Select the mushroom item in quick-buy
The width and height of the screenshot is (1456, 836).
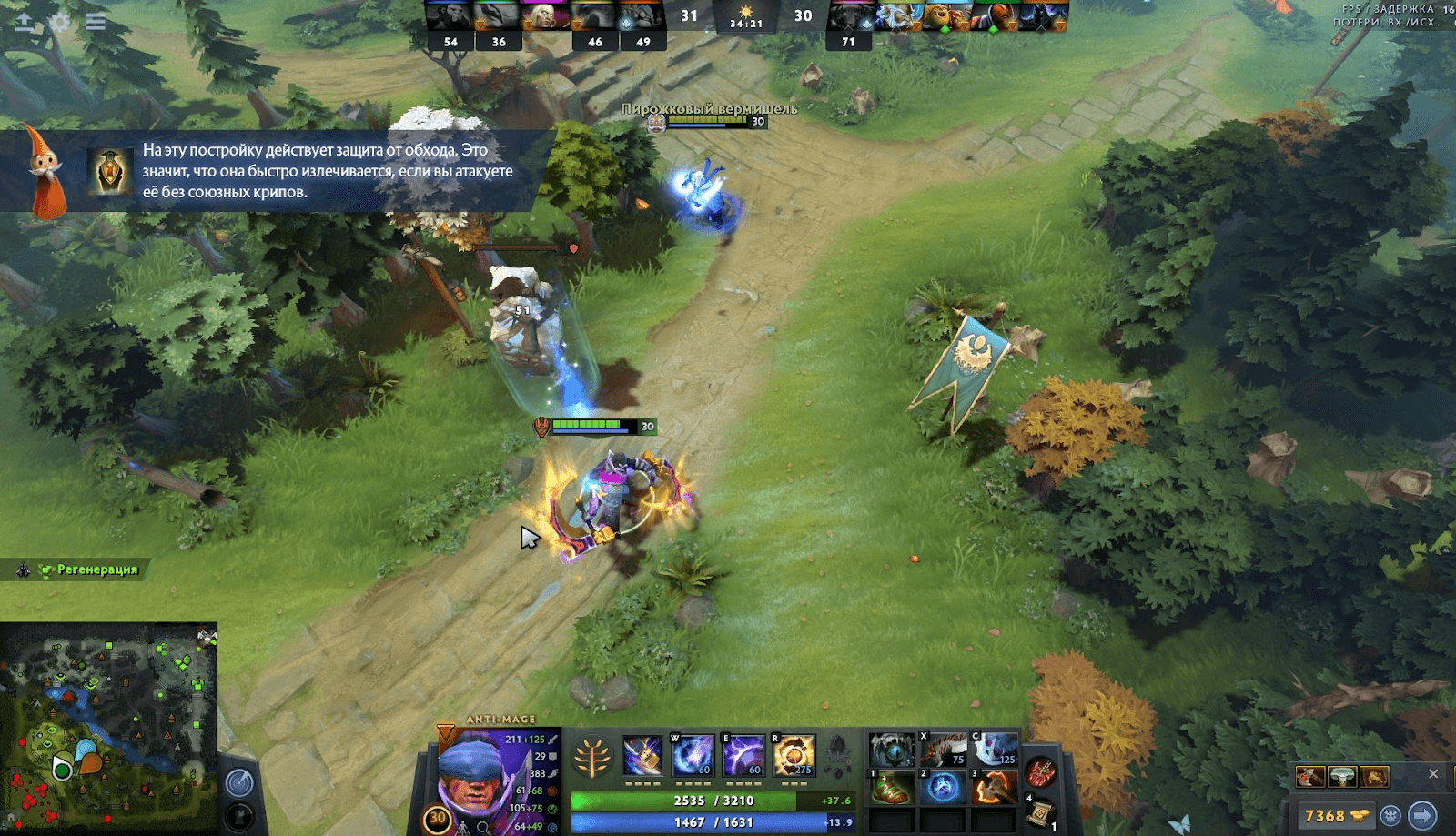click(x=1342, y=777)
